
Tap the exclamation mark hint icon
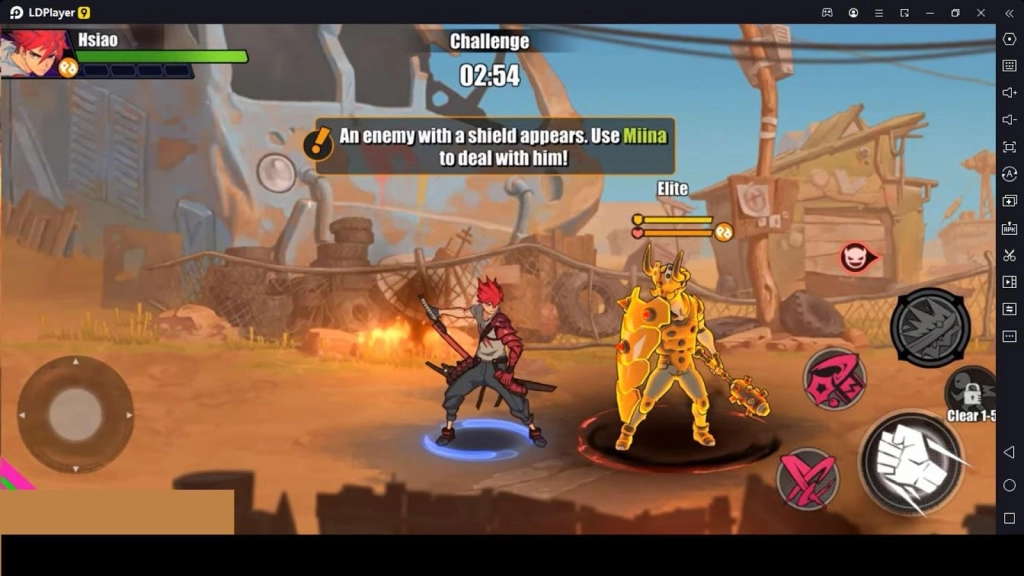(319, 144)
